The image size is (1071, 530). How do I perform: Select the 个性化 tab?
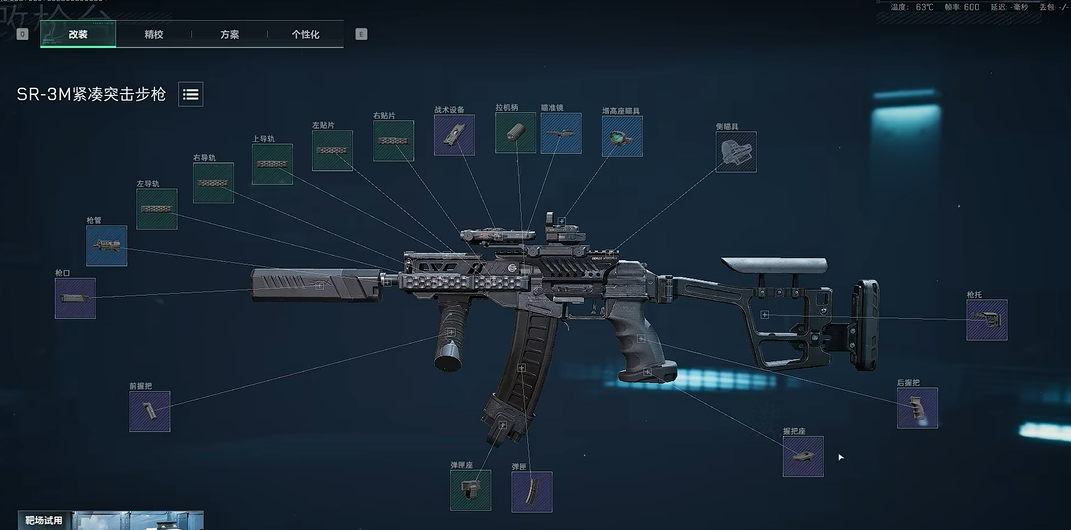305,34
